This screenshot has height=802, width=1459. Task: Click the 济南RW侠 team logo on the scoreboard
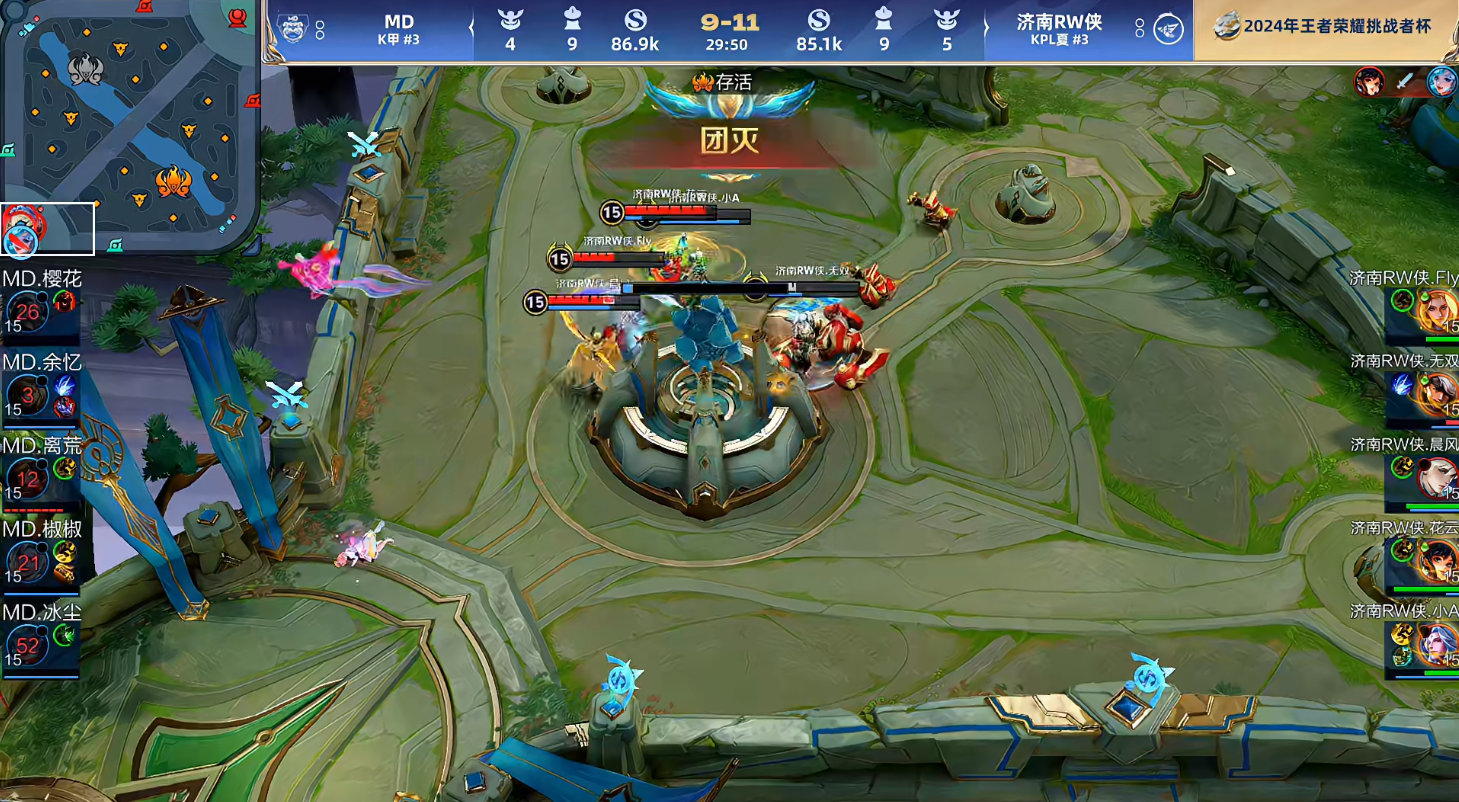click(x=1167, y=29)
